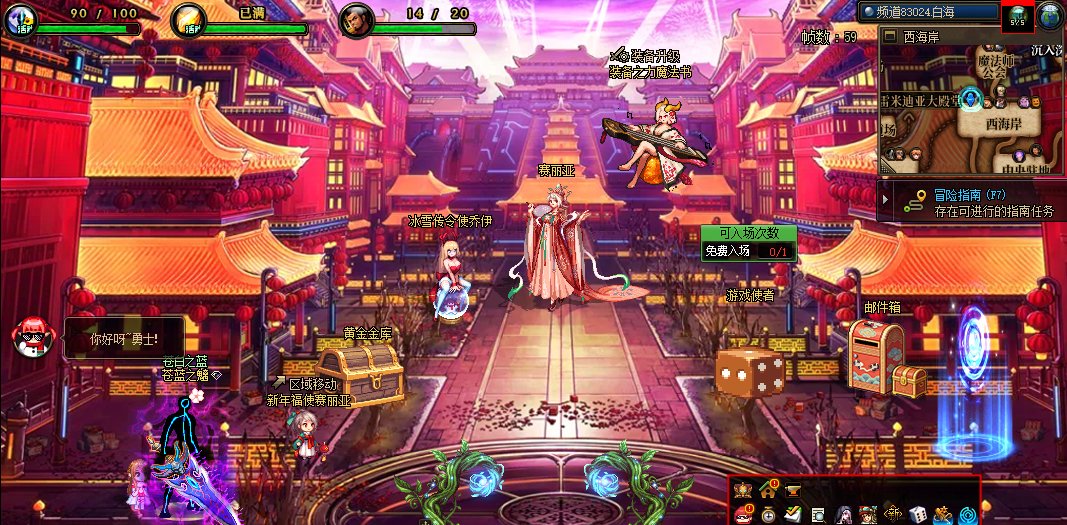Click the hooded girl portrait icon
1067x525 pixels.
tap(843, 514)
